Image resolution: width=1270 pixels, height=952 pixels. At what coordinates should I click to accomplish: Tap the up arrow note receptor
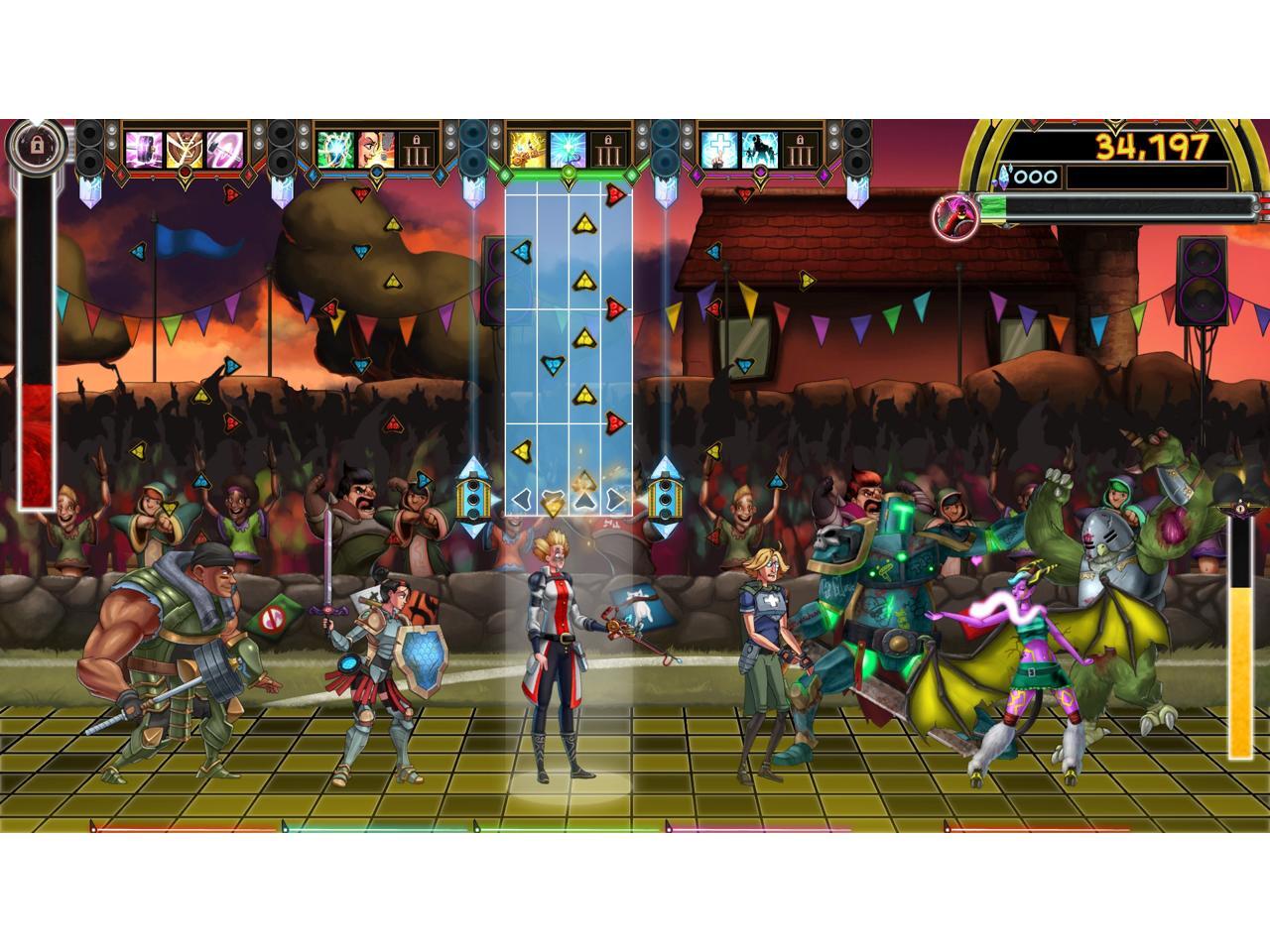tap(584, 499)
